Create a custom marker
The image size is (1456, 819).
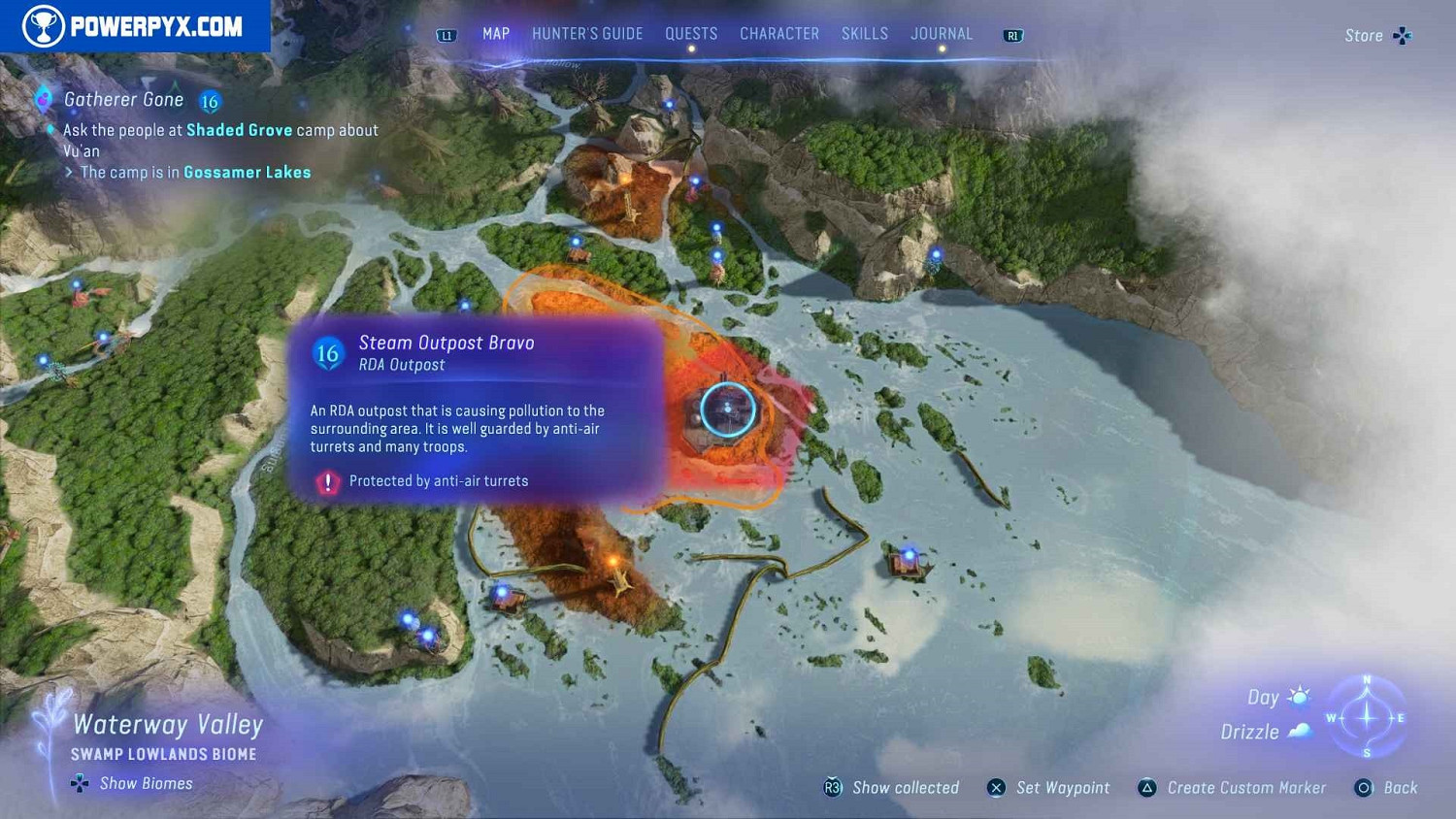click(x=1232, y=788)
